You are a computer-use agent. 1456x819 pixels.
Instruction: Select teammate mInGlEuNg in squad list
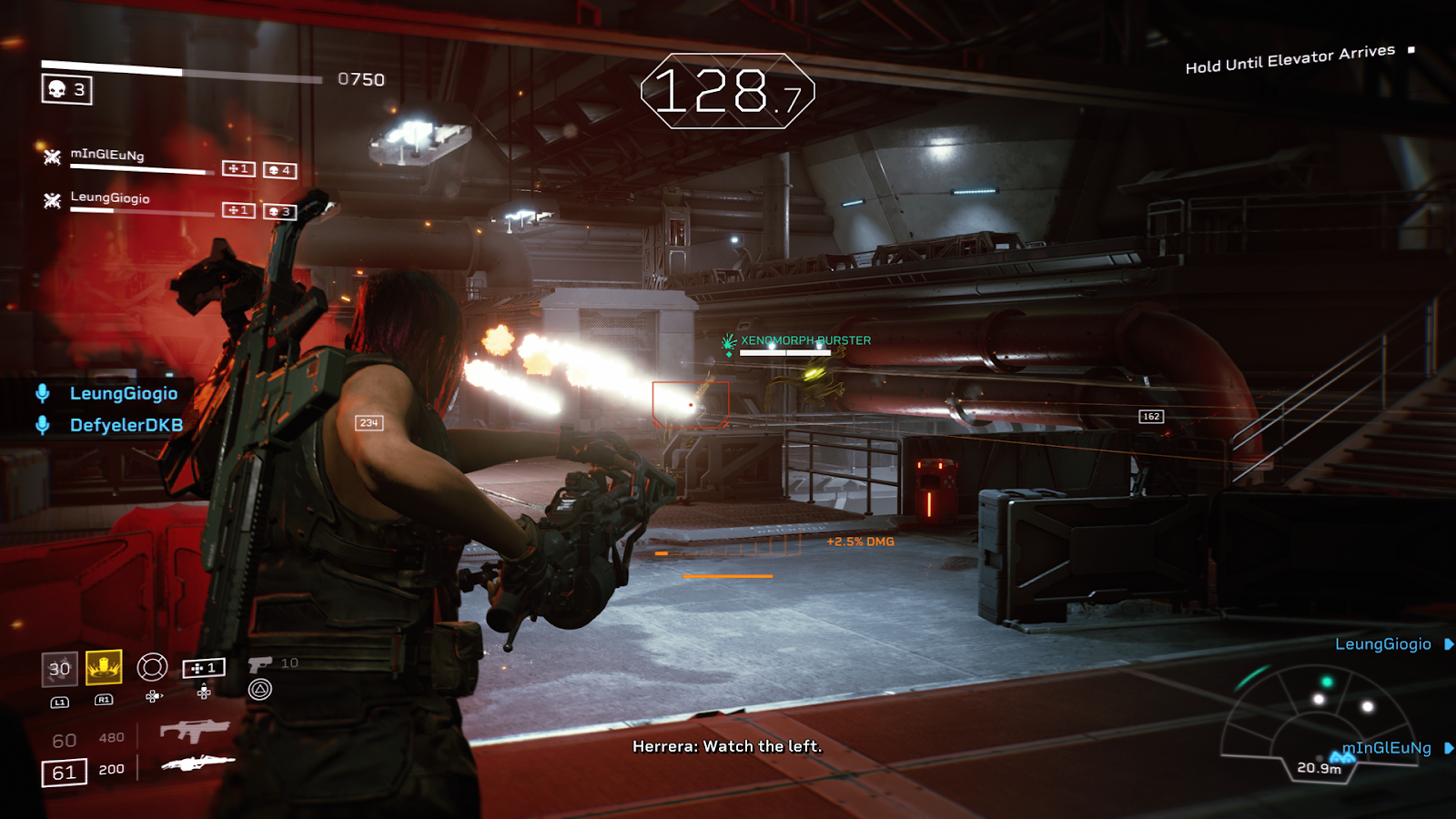(107, 155)
